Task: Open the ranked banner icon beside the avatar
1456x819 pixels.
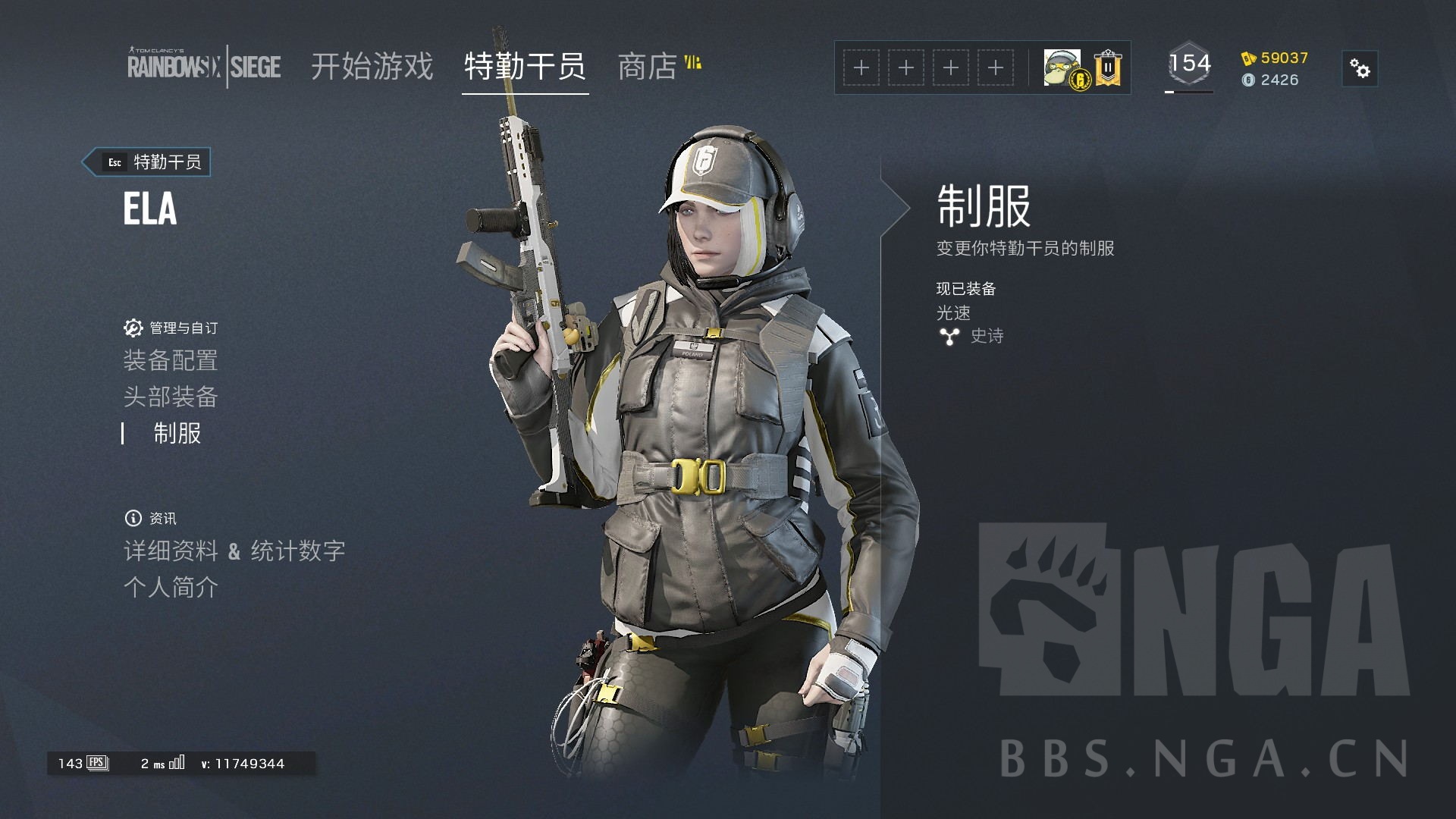Action: (x=1107, y=67)
